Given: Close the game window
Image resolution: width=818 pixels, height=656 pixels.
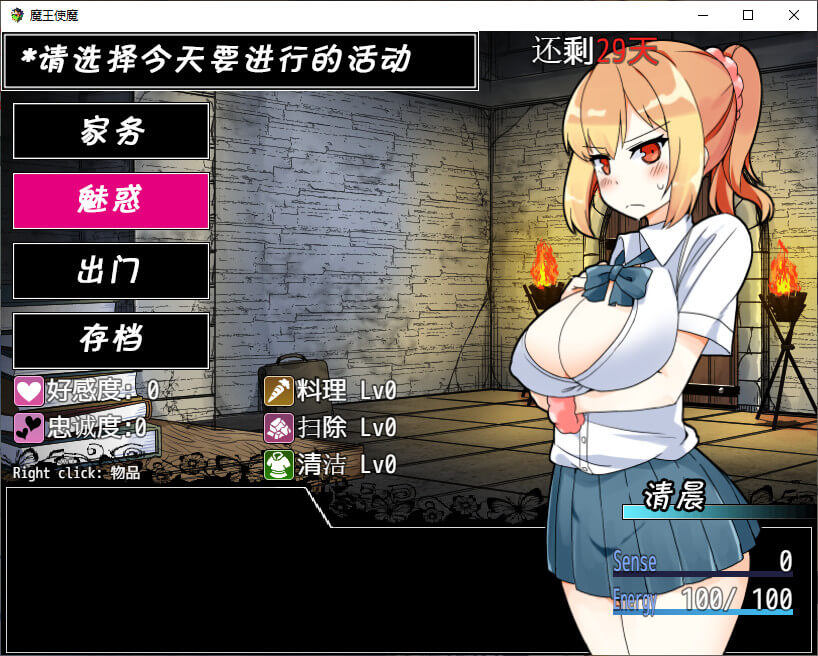Looking at the screenshot, I should coord(794,15).
